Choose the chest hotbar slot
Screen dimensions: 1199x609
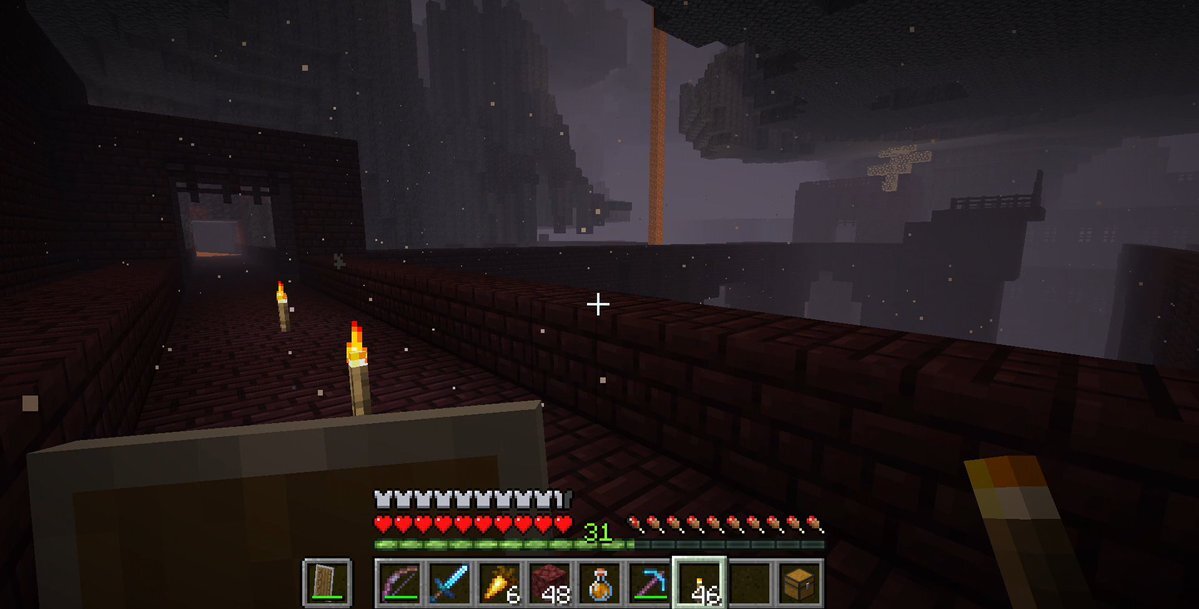[x=800, y=582]
